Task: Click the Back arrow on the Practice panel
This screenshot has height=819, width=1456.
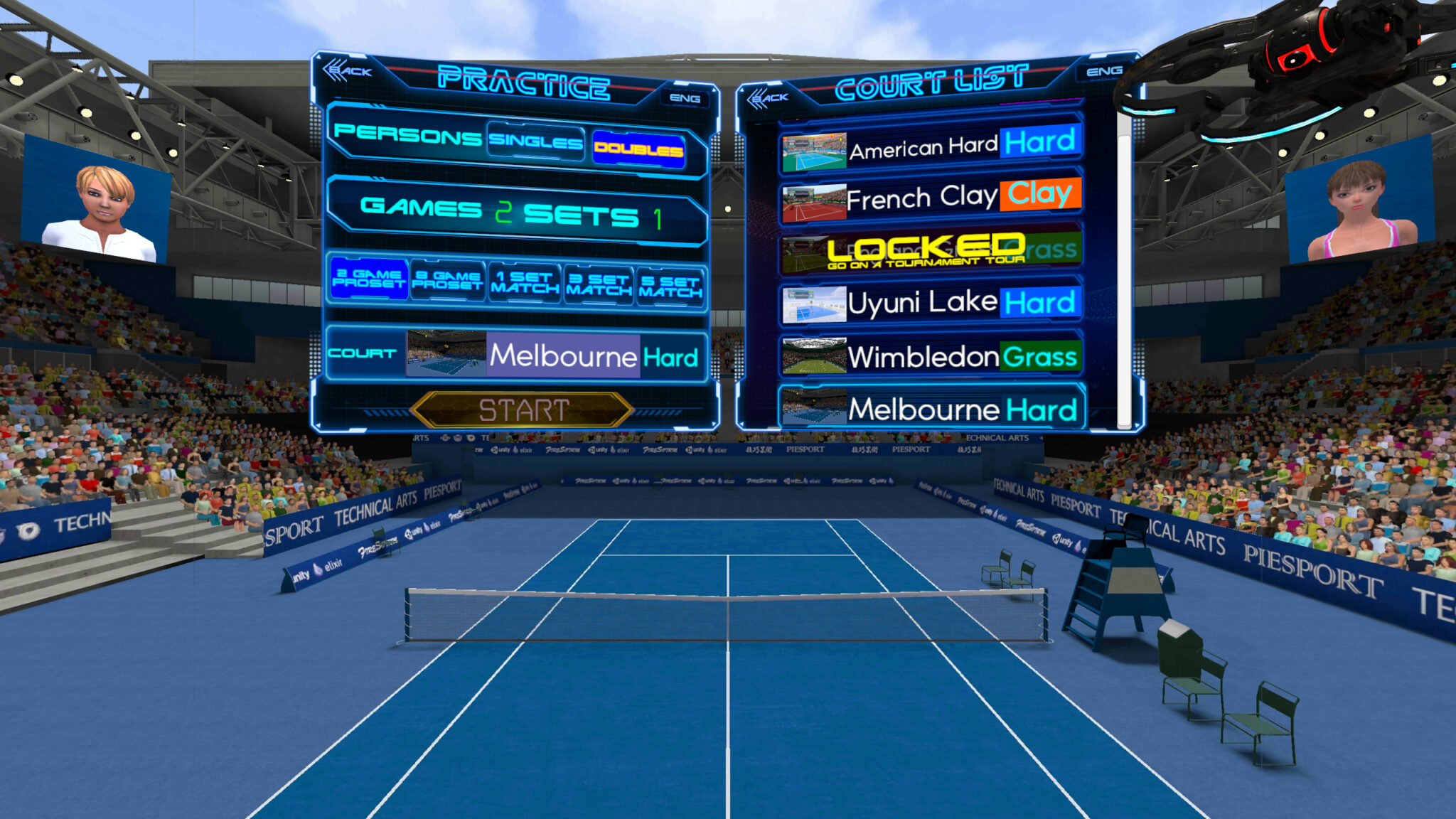Action: click(x=348, y=71)
